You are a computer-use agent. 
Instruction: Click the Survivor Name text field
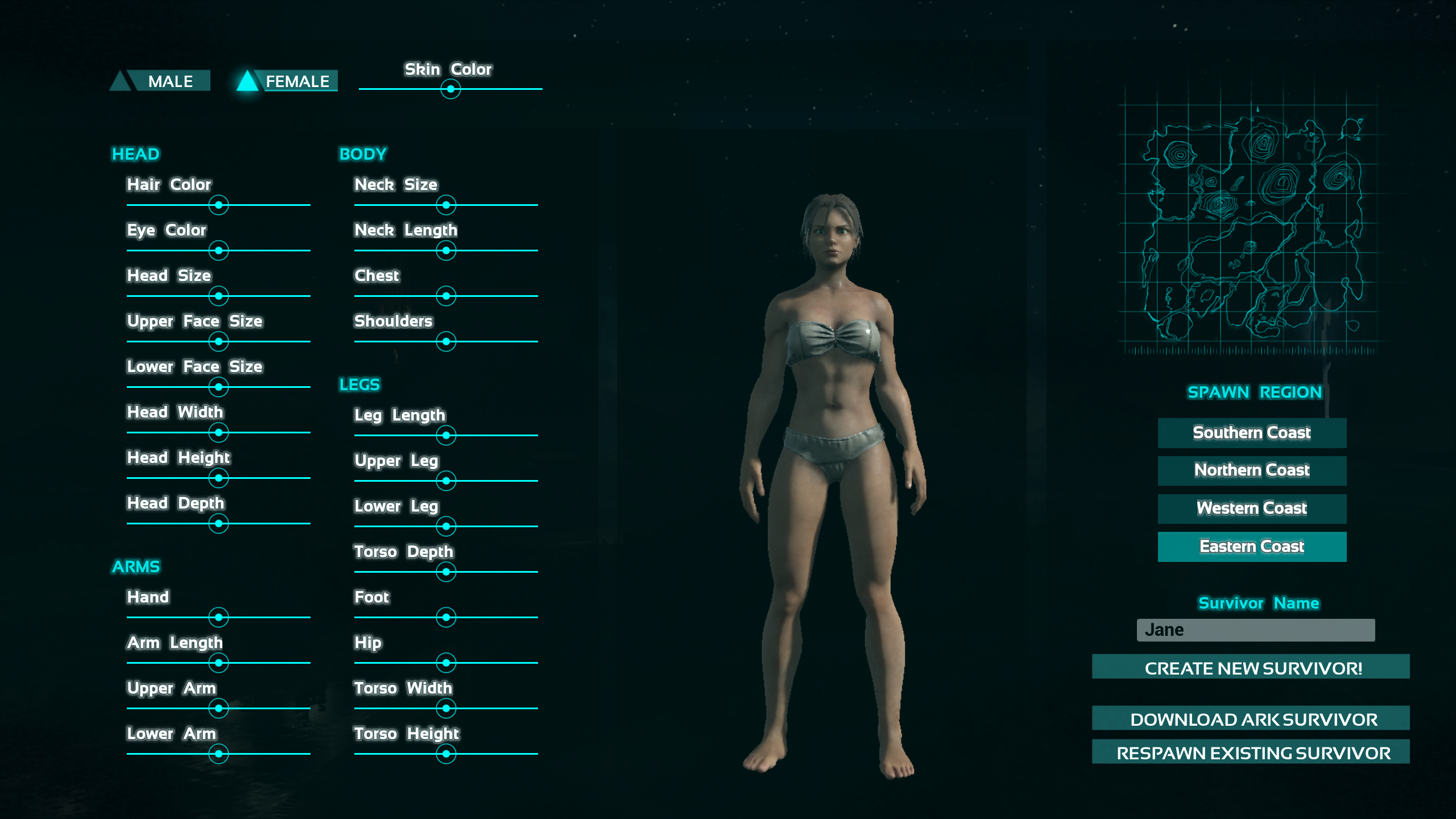[x=1255, y=630]
